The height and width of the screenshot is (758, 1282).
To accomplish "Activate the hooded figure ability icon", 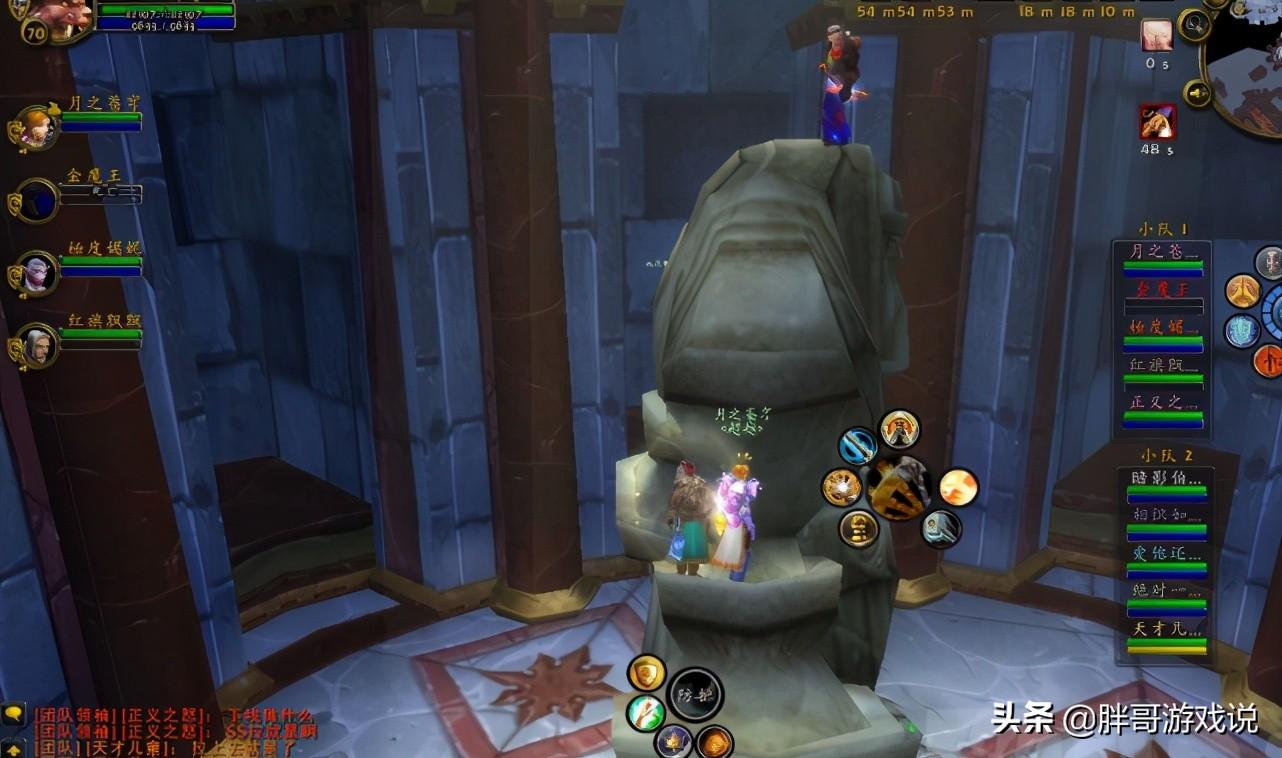I will click(x=899, y=429).
